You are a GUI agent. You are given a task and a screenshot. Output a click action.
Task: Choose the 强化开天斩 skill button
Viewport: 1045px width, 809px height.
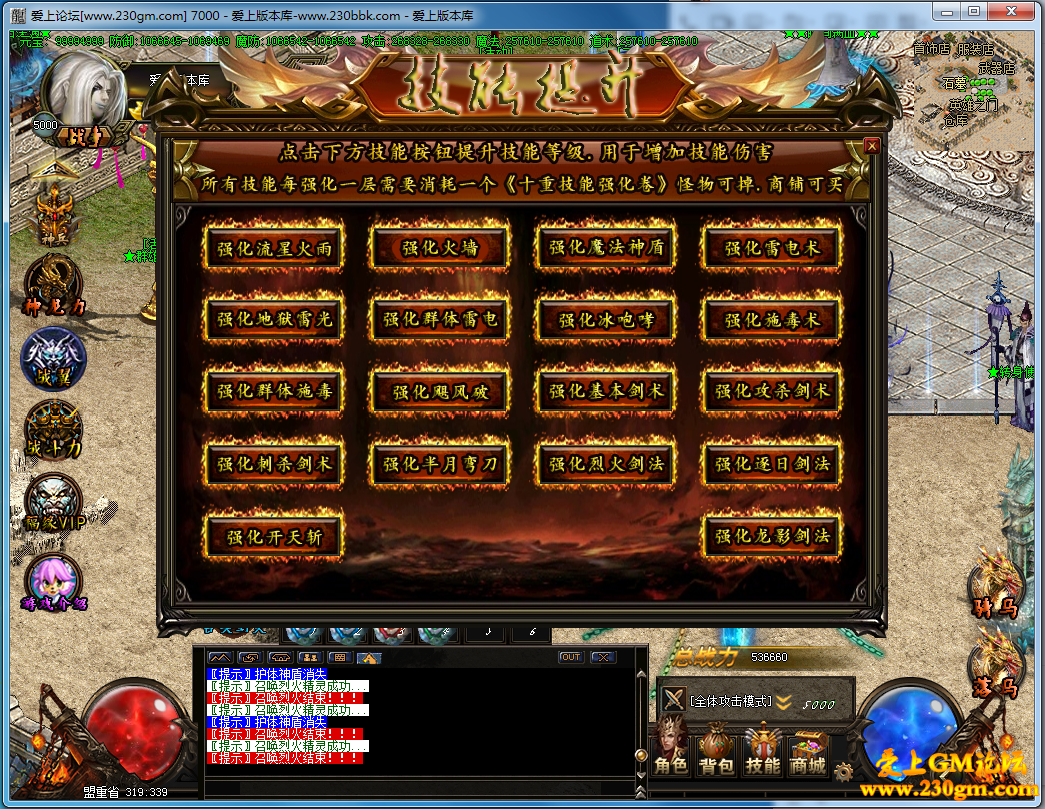pyautogui.click(x=273, y=536)
